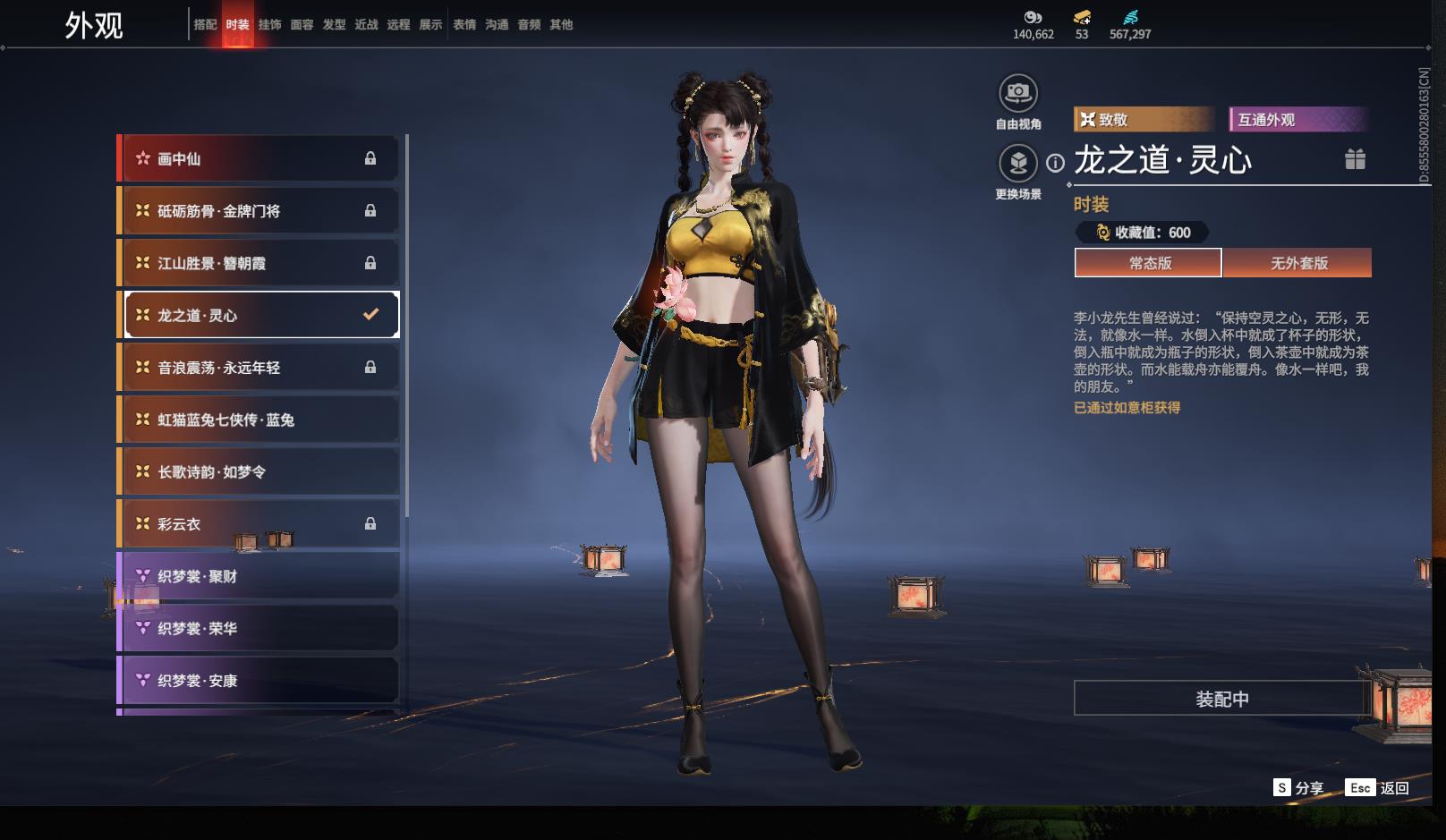Select the 搭配 tab
The height and width of the screenshot is (840, 1446).
pos(205,25)
